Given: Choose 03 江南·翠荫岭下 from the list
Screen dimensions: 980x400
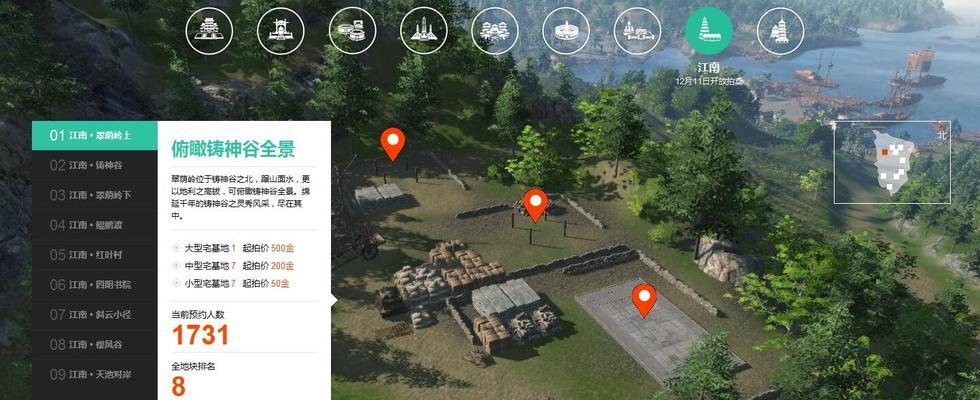Looking at the screenshot, I should click(x=94, y=195).
